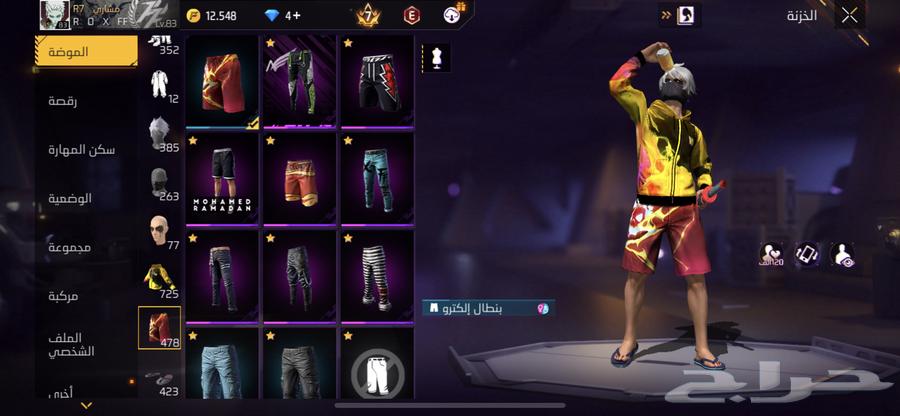
Task: Select the red lightning shorts item
Action: (222, 82)
